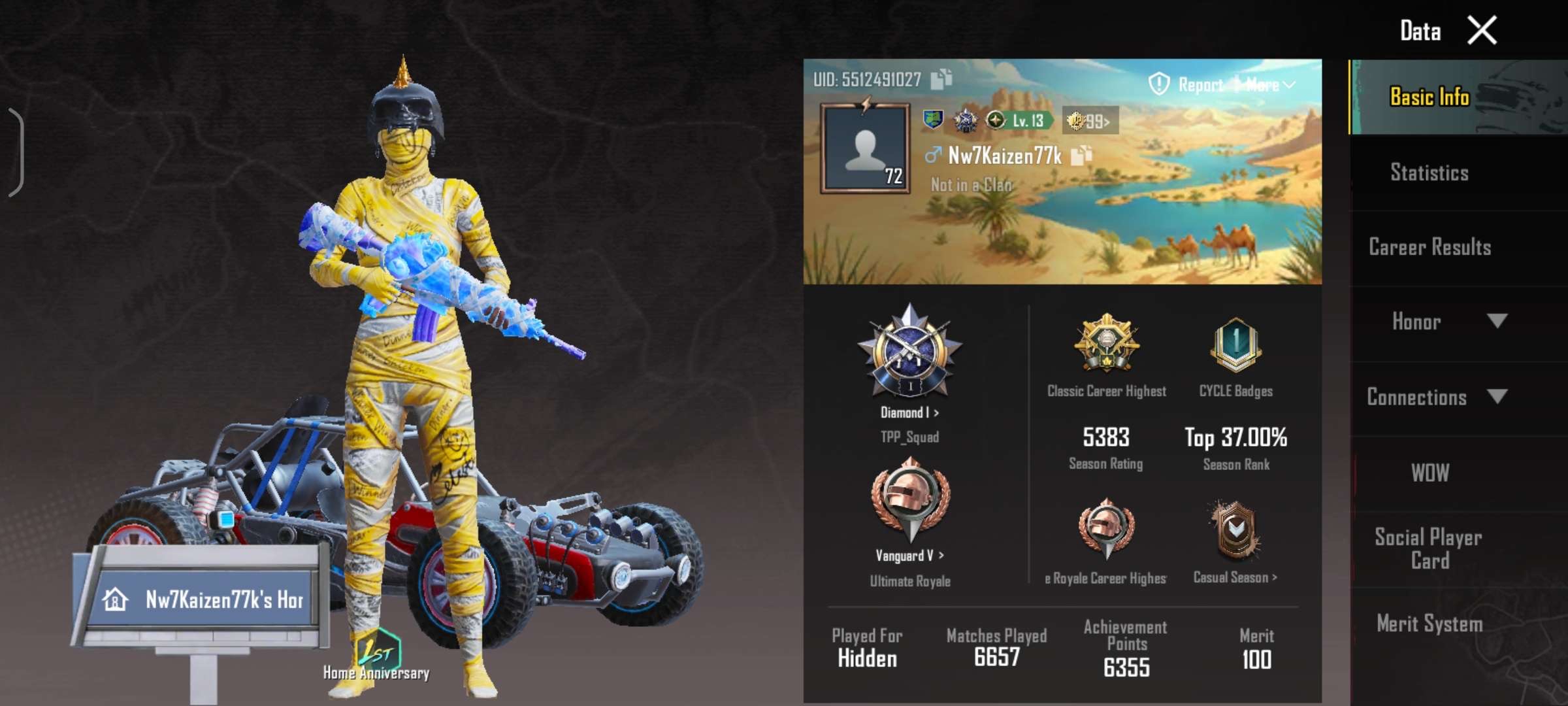Switch to the Statistics tab

click(1429, 172)
